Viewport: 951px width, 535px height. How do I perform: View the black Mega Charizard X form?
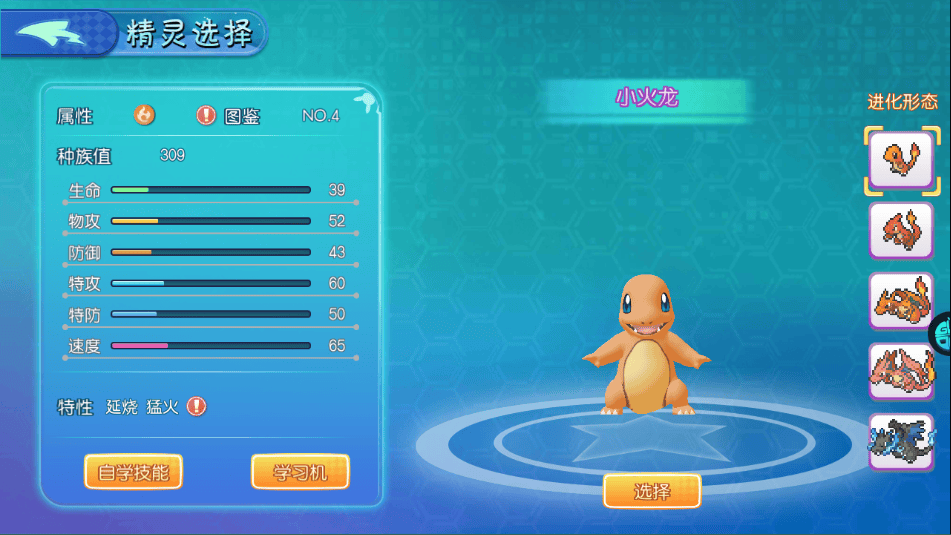pos(901,441)
